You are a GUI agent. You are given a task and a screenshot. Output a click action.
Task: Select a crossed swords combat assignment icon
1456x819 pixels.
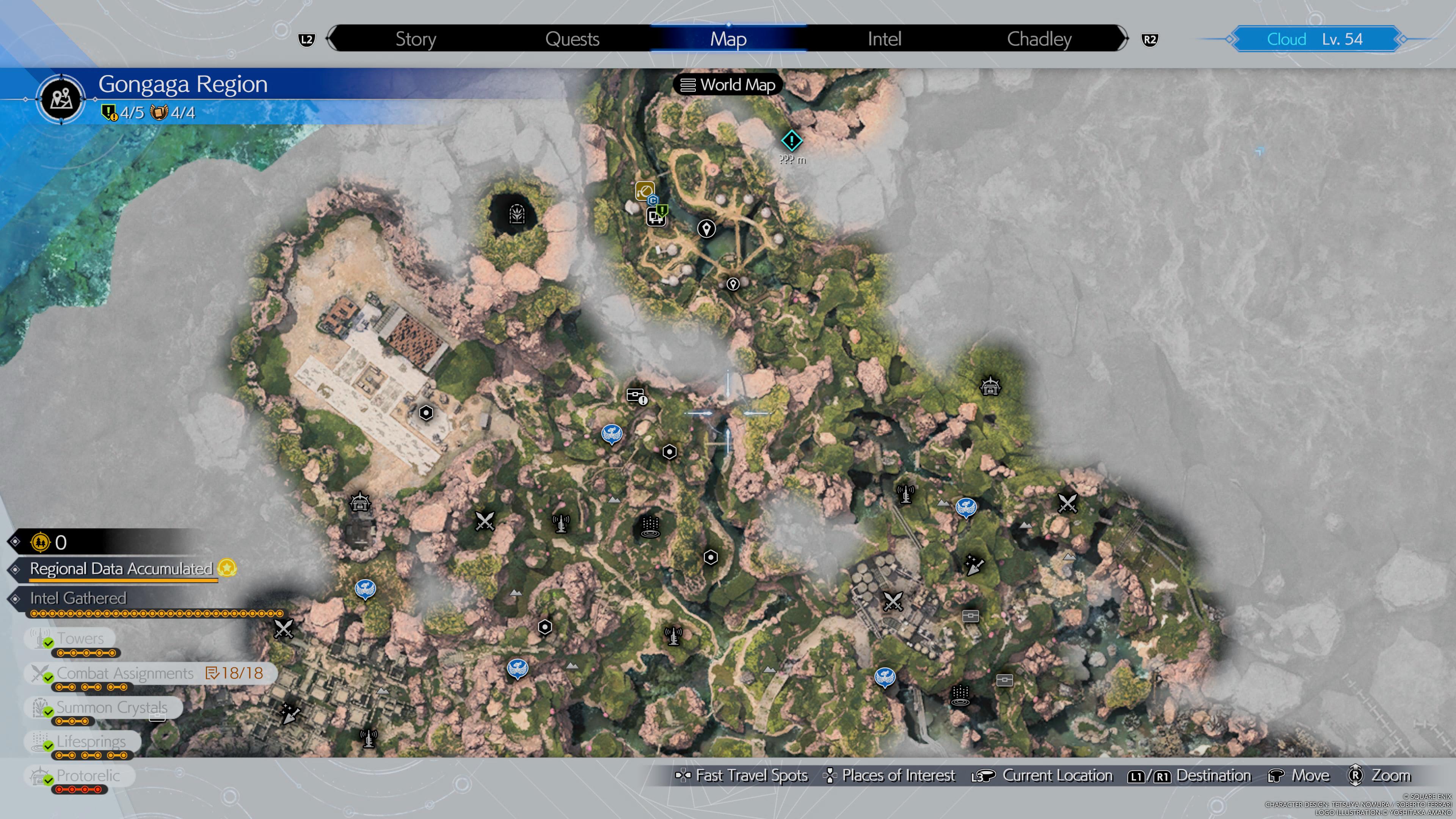[x=485, y=521]
